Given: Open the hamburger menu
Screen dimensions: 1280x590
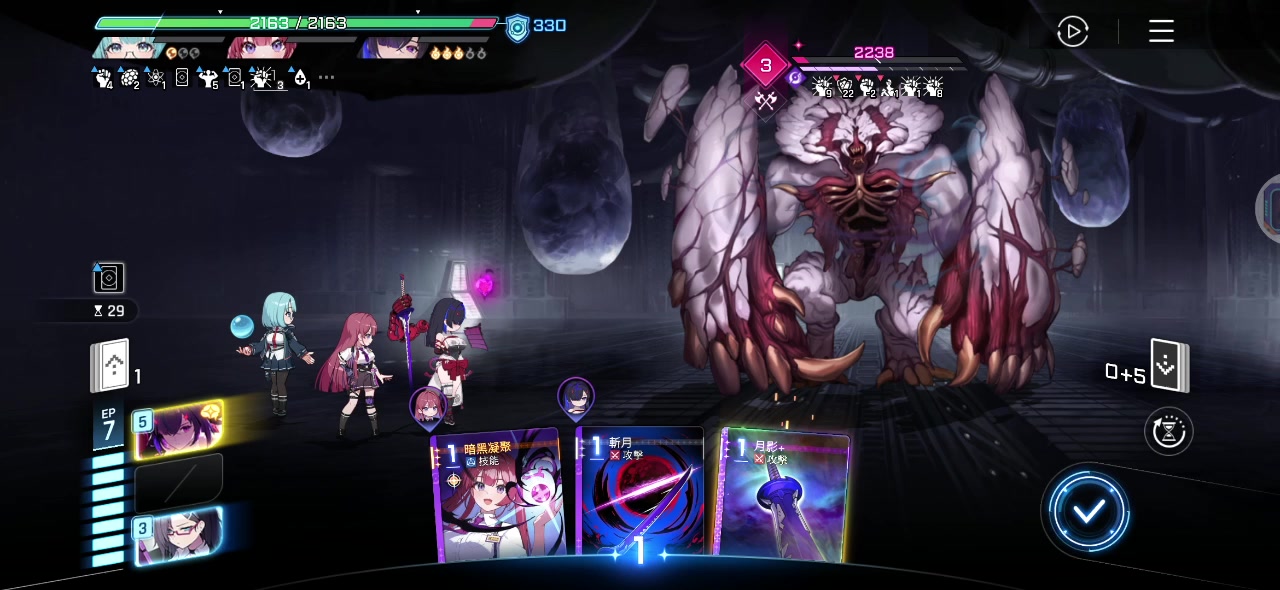Looking at the screenshot, I should 1161,32.
